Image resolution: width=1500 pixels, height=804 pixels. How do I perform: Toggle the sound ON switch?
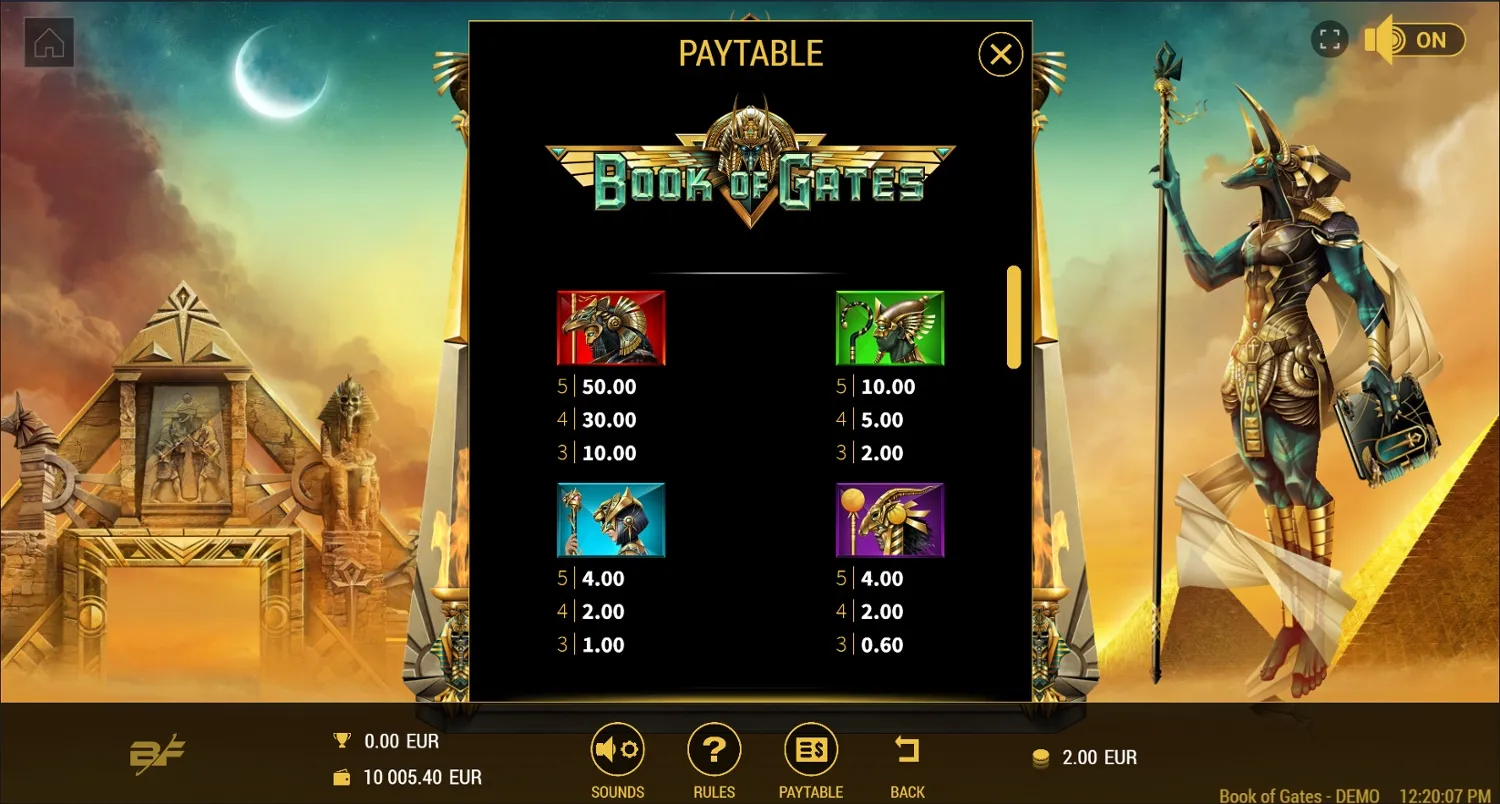(x=1428, y=40)
